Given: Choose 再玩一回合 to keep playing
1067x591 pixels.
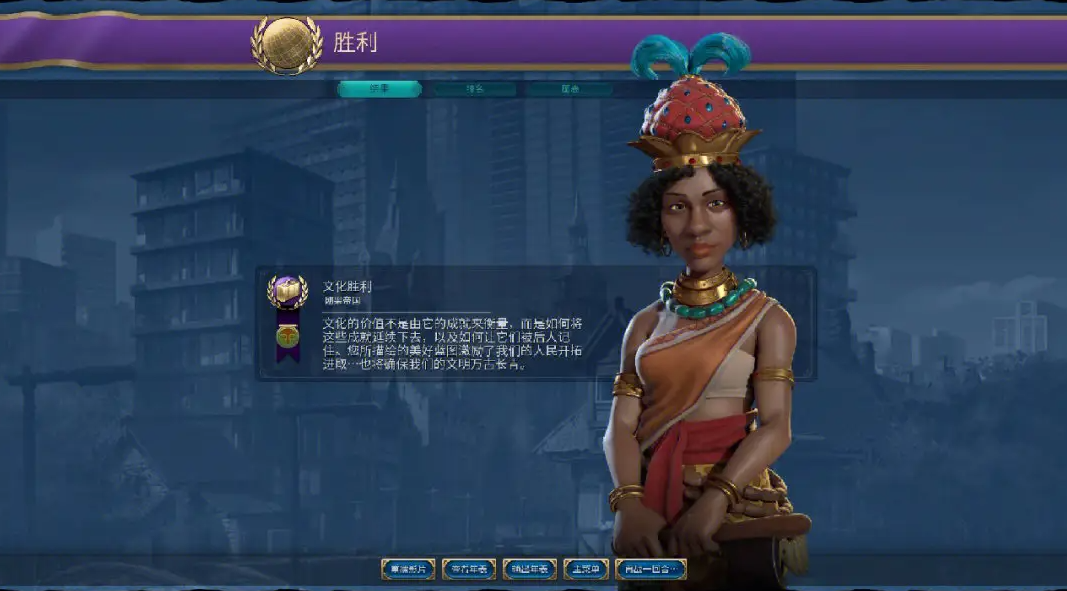Looking at the screenshot, I should click(x=651, y=569).
